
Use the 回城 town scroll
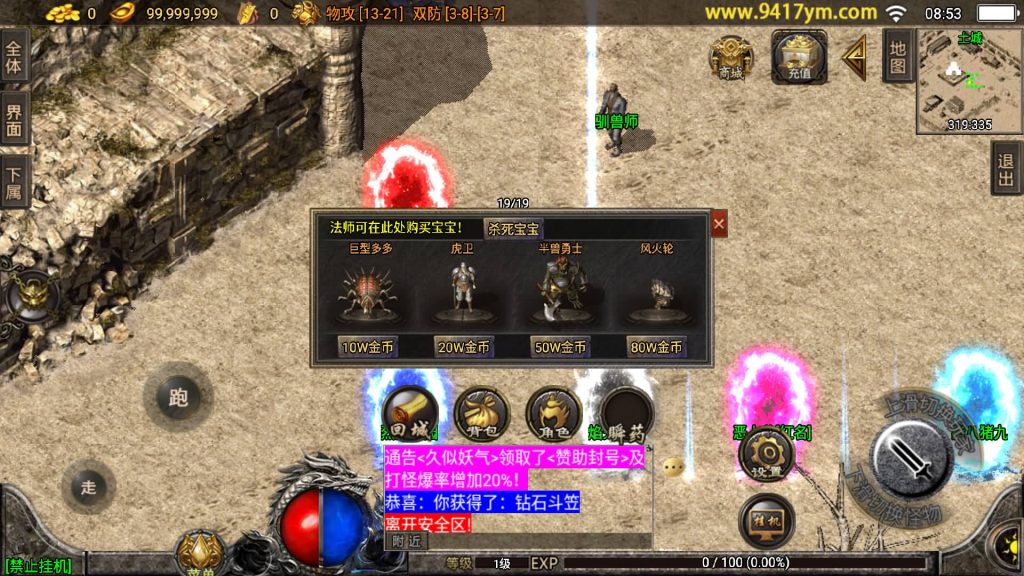[x=410, y=412]
